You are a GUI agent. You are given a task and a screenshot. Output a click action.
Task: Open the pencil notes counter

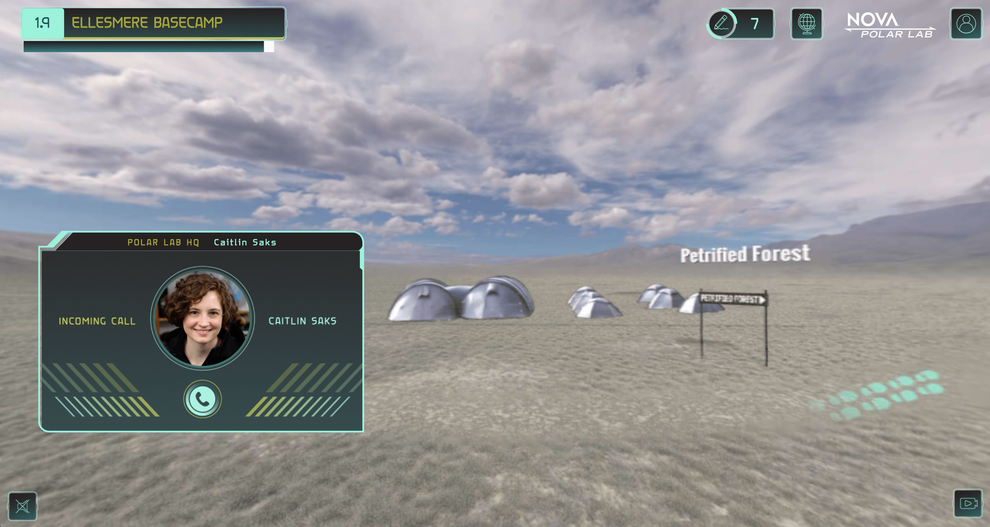click(739, 24)
